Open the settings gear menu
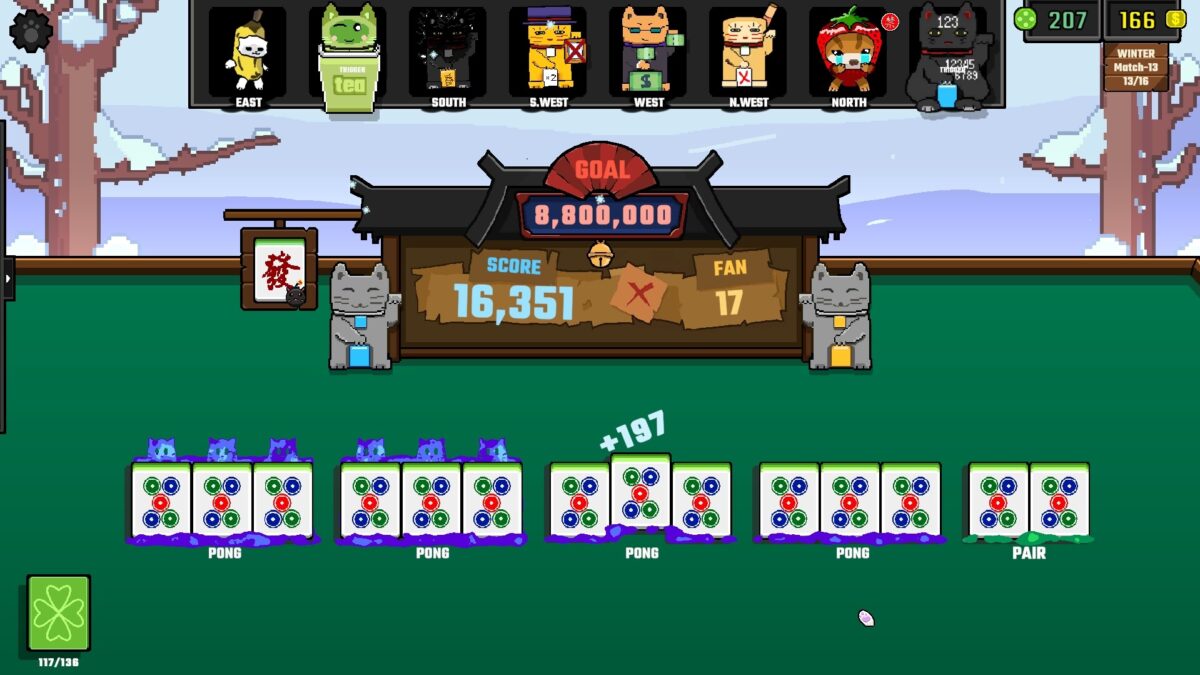Viewport: 1200px width, 675px height. click(x=30, y=30)
